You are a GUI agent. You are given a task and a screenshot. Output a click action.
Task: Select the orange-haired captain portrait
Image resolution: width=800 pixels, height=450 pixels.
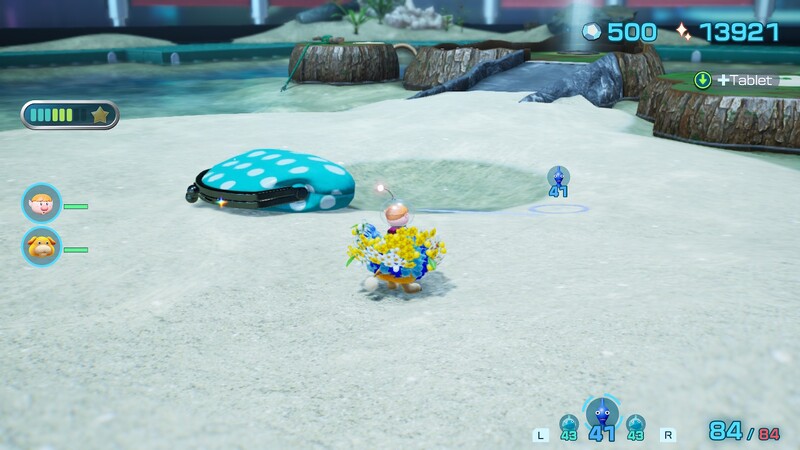[x=42, y=204]
